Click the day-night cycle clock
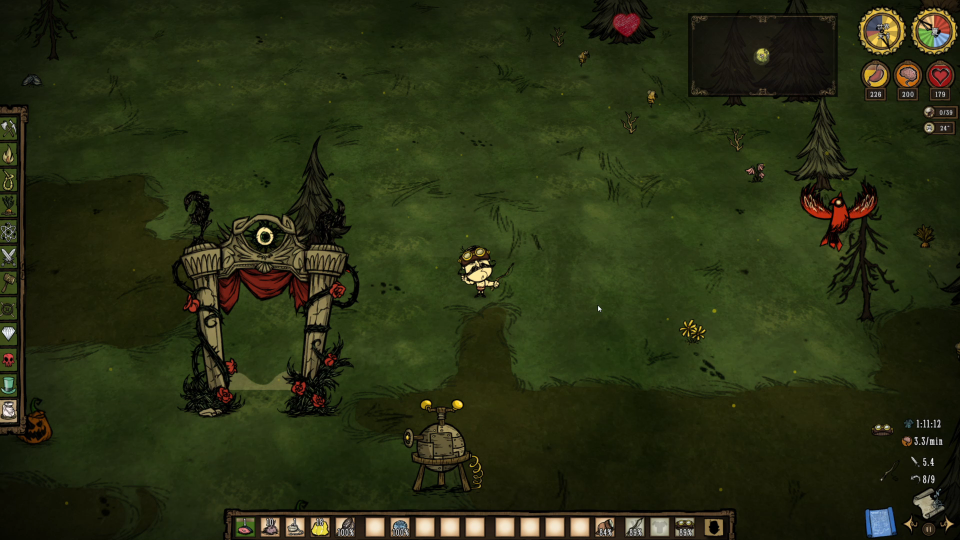The width and height of the screenshot is (960, 540). click(x=881, y=31)
